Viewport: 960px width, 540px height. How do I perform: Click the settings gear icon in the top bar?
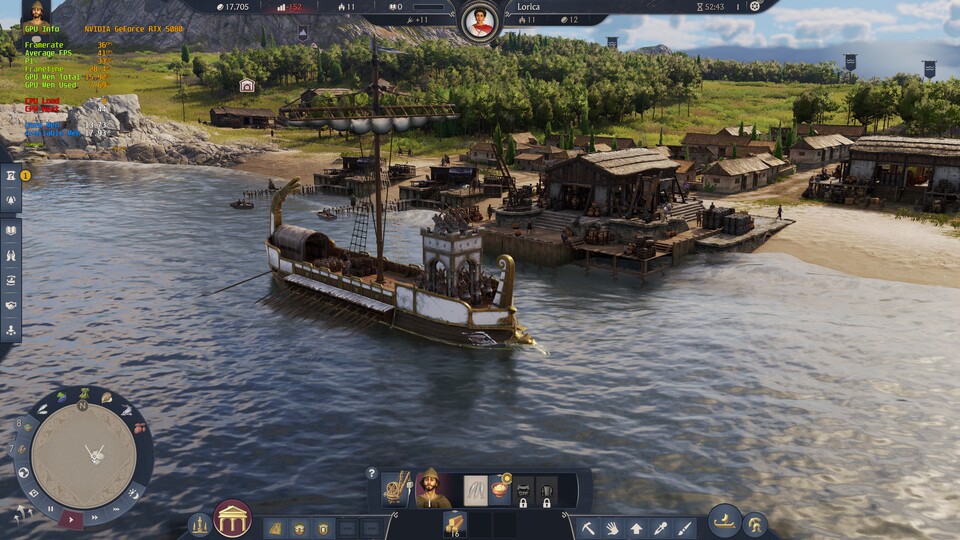point(755,6)
